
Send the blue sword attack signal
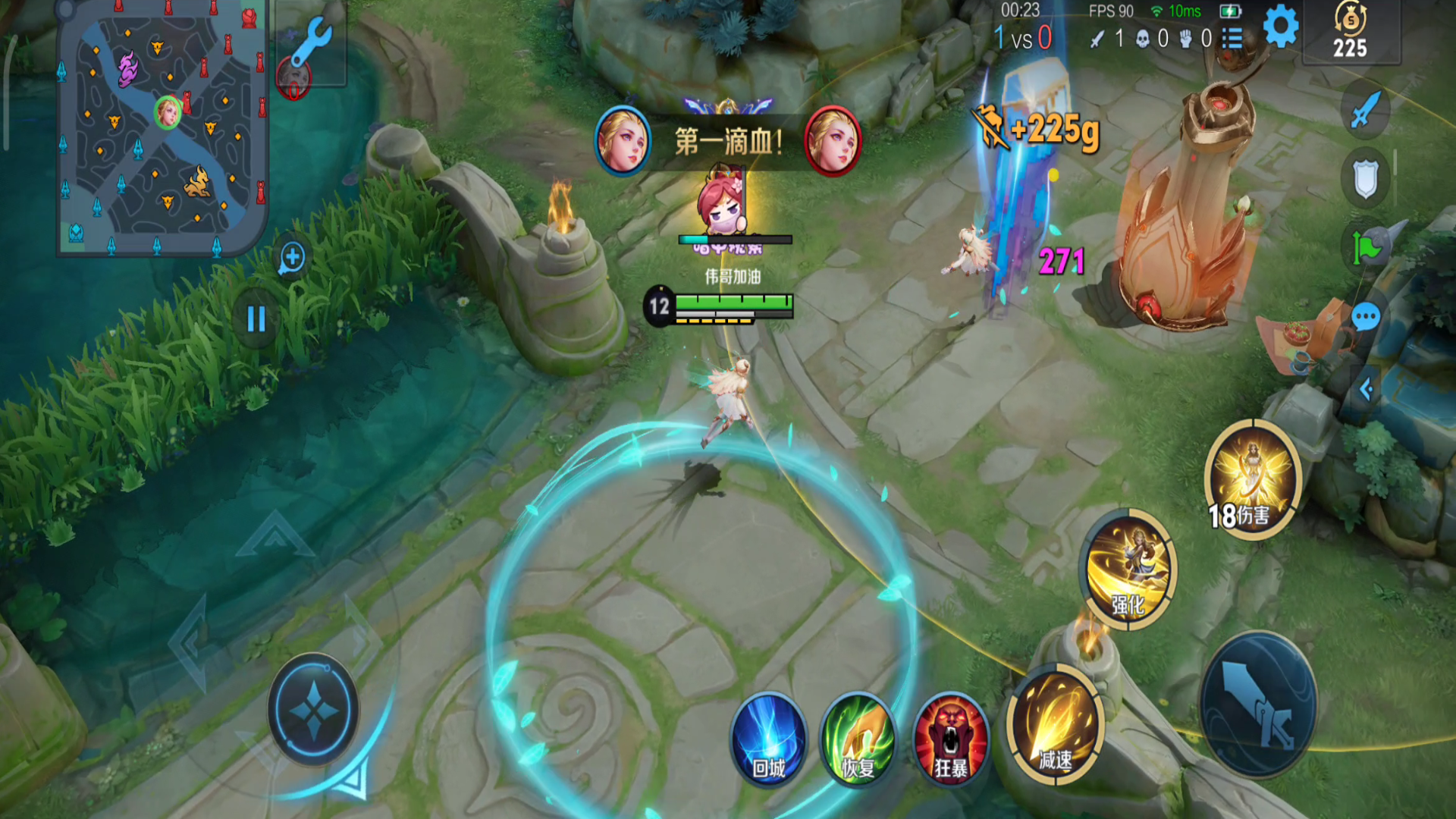pyautogui.click(x=1364, y=111)
